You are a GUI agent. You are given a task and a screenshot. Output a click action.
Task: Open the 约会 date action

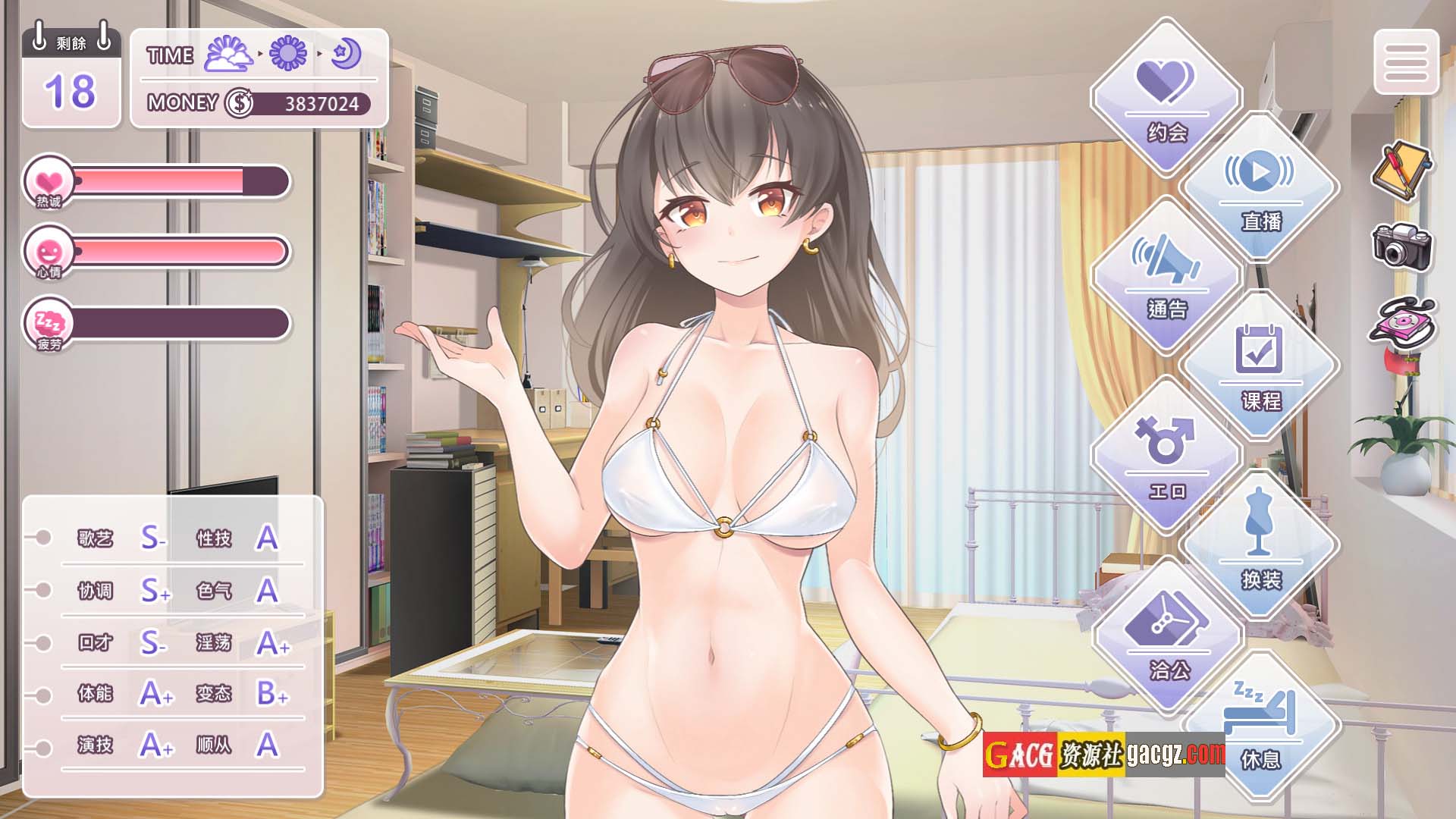[x=1166, y=99]
